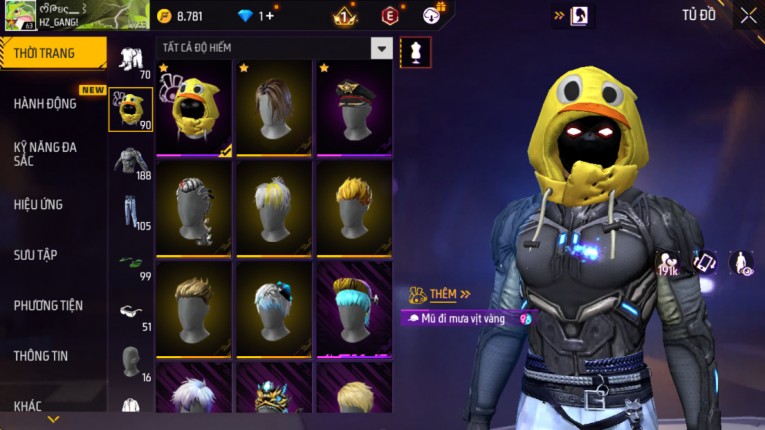Show the Phương Tiện category
The height and width of the screenshot is (430, 765).
[x=48, y=305]
